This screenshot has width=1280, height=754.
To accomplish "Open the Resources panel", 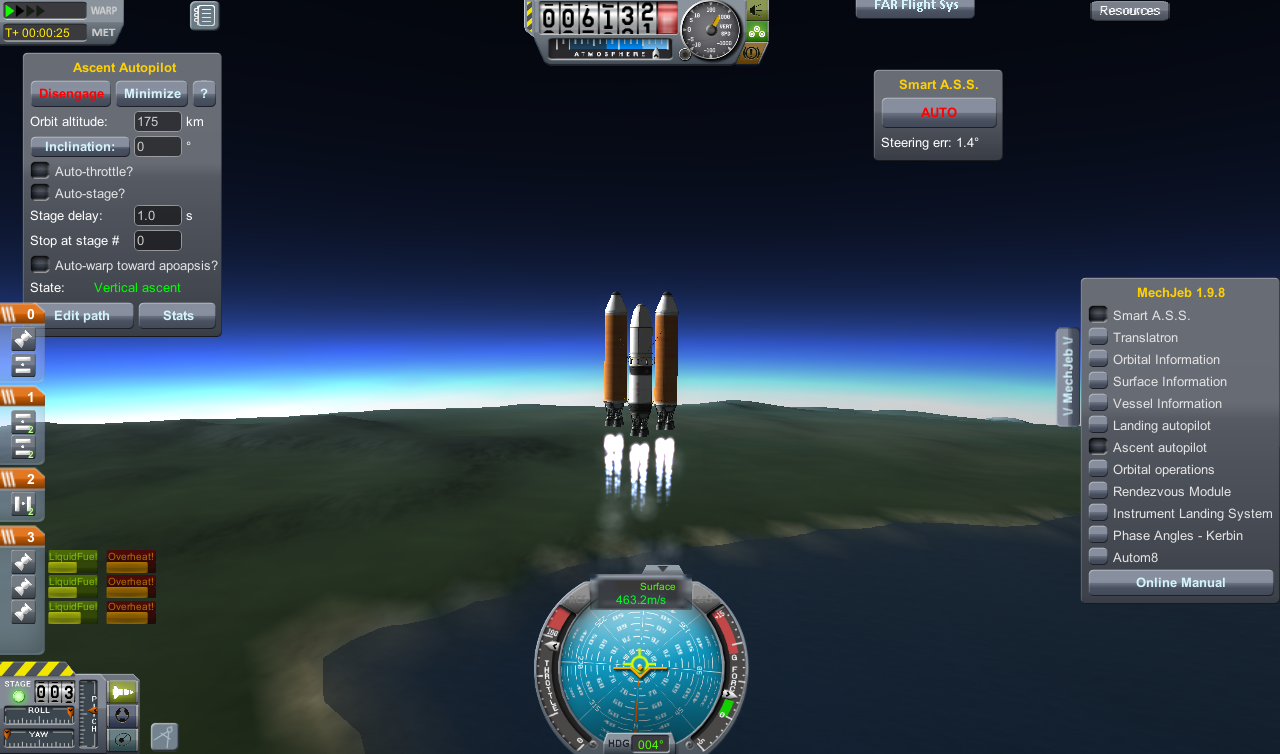I will [x=1129, y=10].
